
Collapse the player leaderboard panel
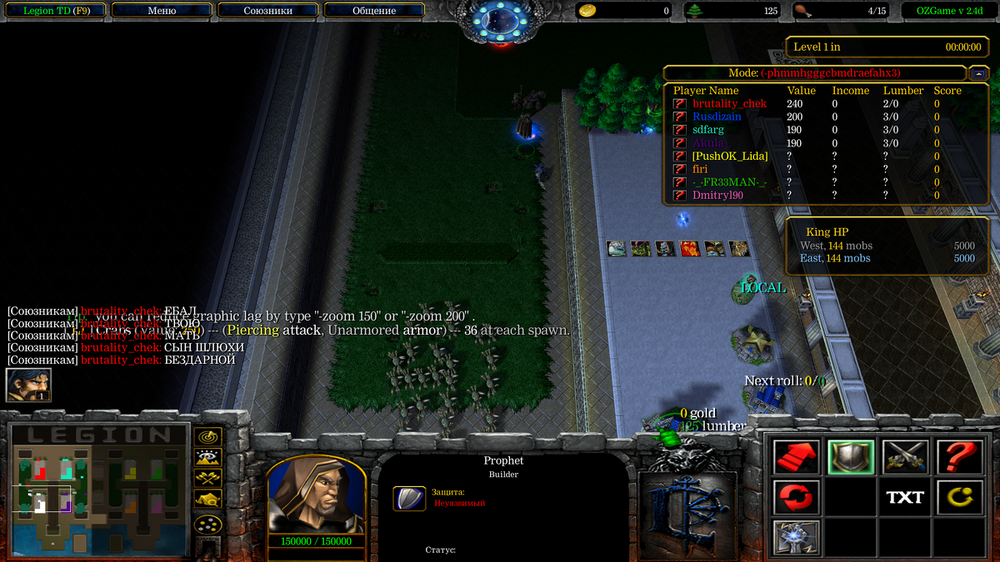pos(978,73)
